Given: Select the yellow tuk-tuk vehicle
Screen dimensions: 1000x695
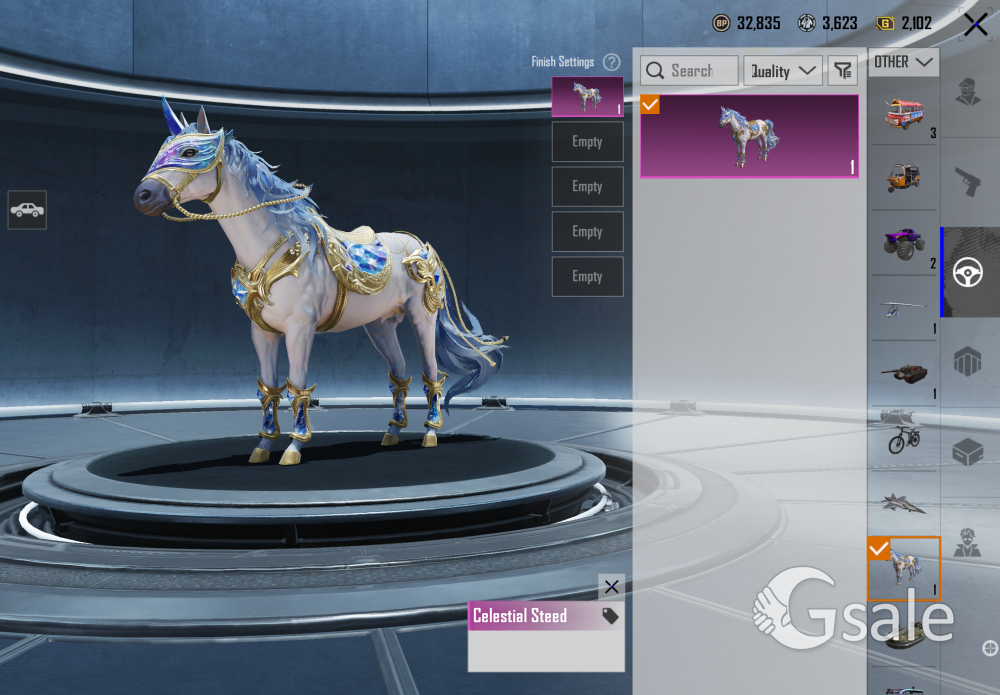Looking at the screenshot, I should click(903, 177).
